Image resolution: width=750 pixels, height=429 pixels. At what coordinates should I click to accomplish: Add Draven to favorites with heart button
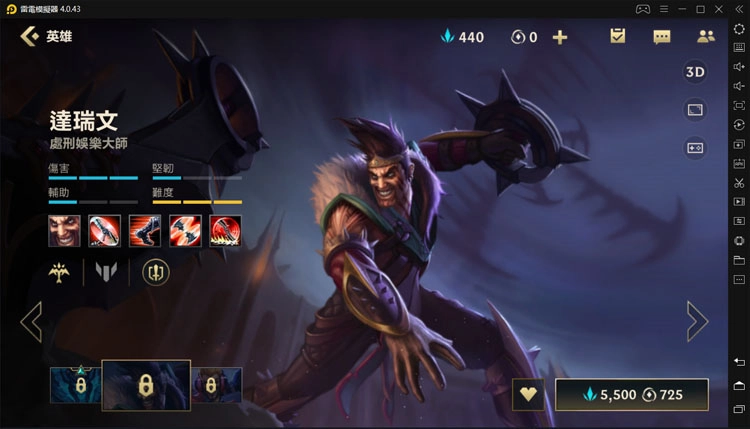coord(528,394)
